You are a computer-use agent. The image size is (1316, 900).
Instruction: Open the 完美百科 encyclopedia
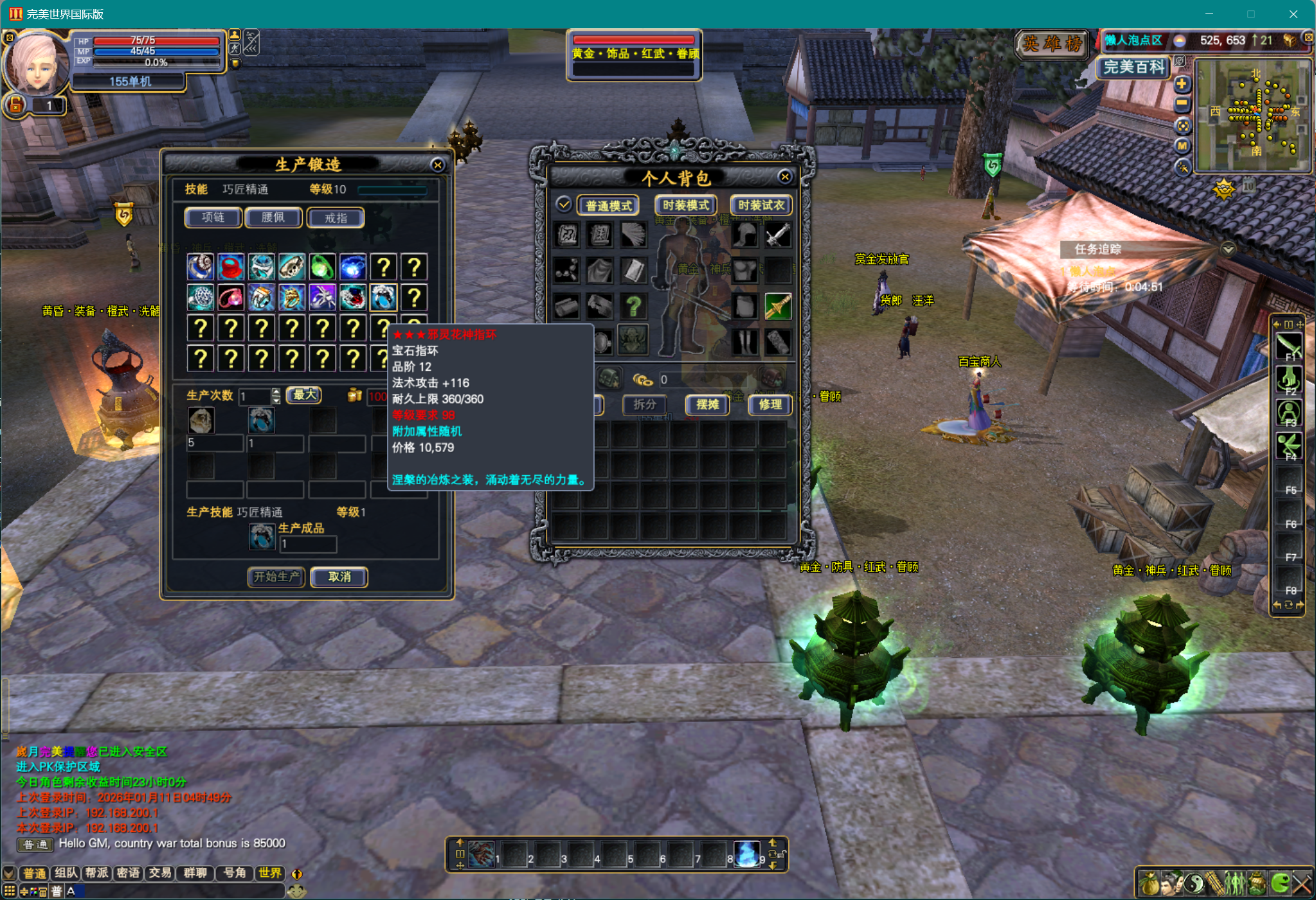coord(1134,67)
